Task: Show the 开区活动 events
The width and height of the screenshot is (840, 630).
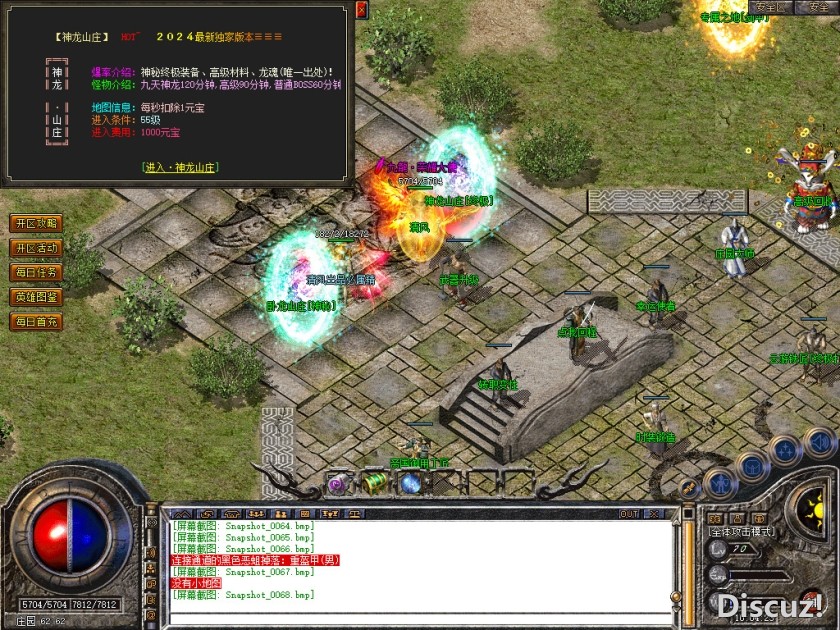Action: pyautogui.click(x=35, y=248)
